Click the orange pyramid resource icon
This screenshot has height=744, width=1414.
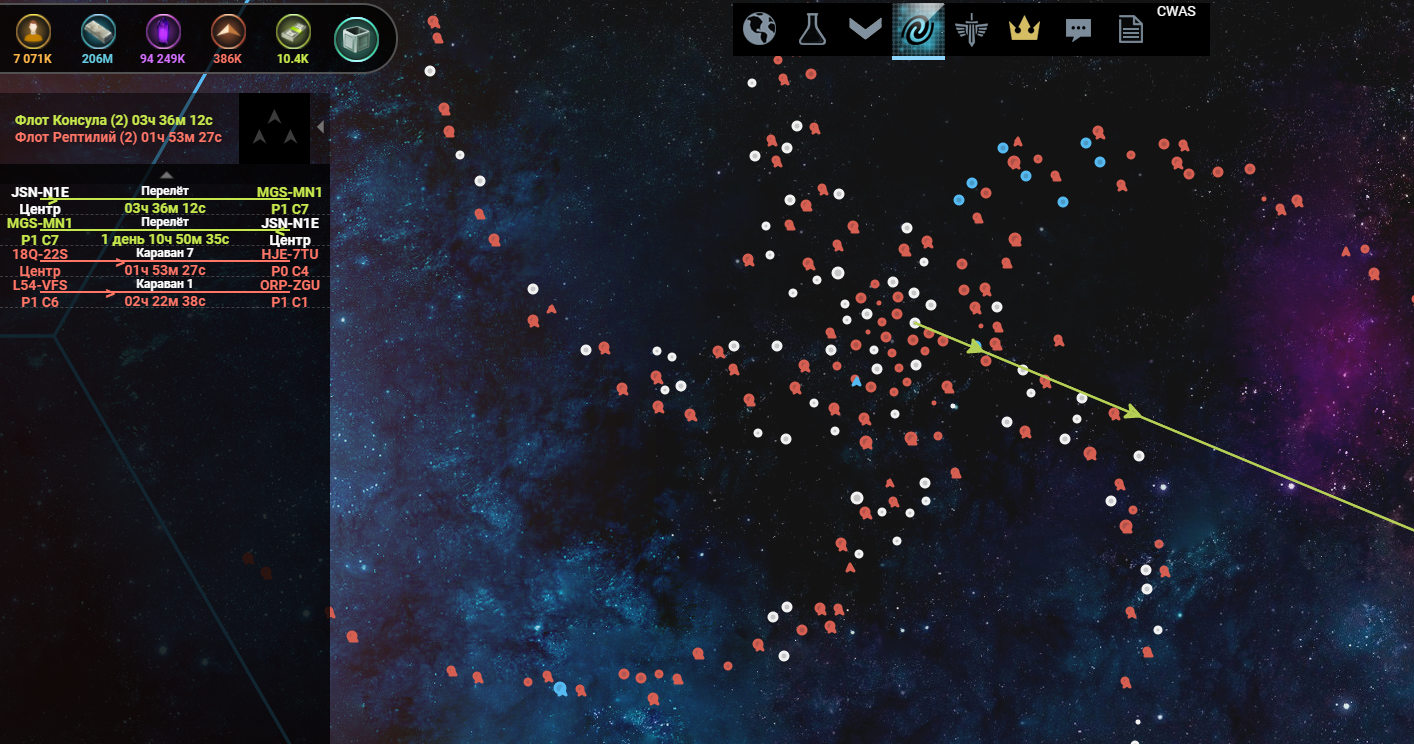click(228, 33)
